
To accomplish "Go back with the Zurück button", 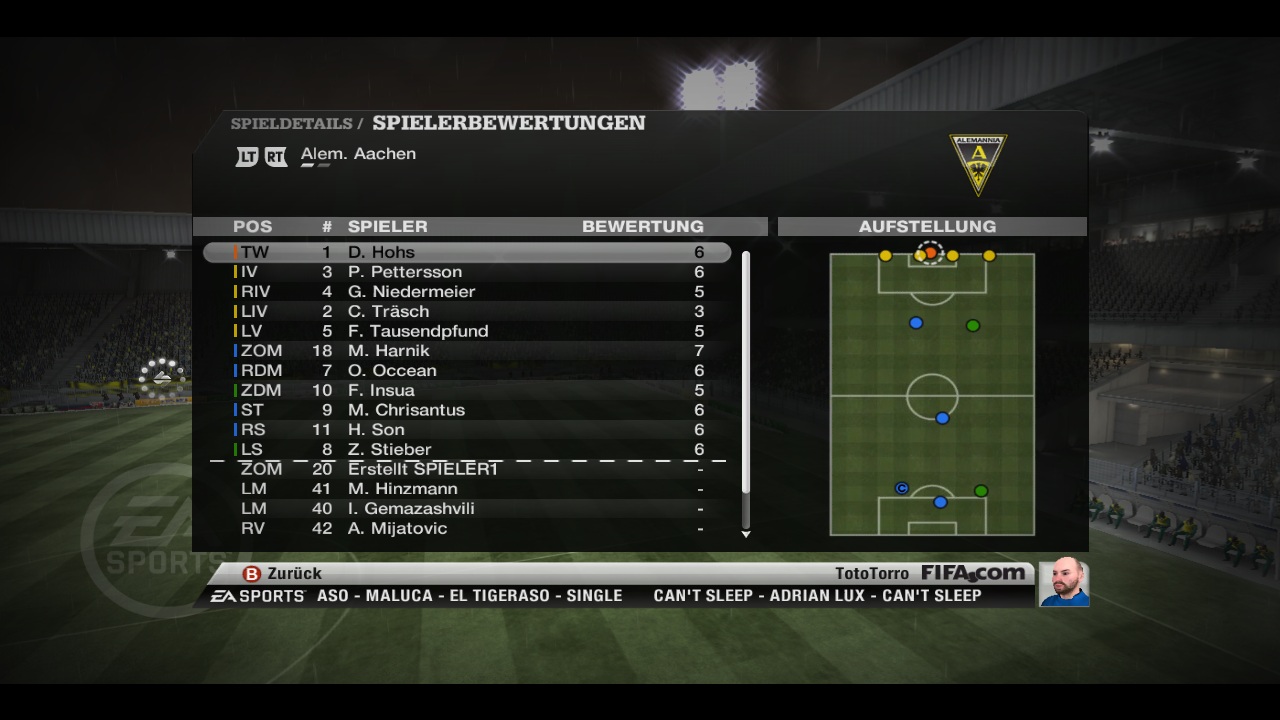I will pyautogui.click(x=283, y=574).
